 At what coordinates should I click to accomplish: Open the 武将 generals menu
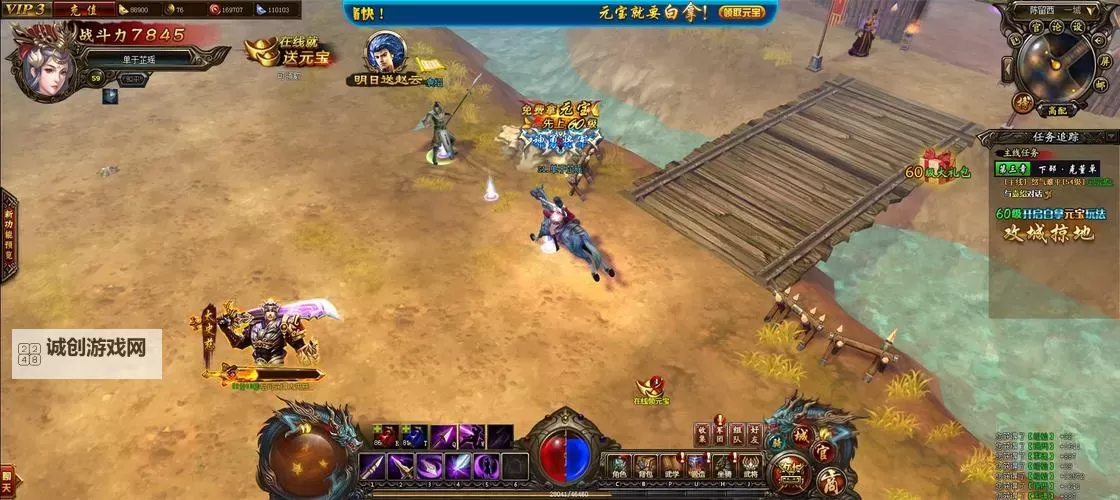tap(750, 466)
